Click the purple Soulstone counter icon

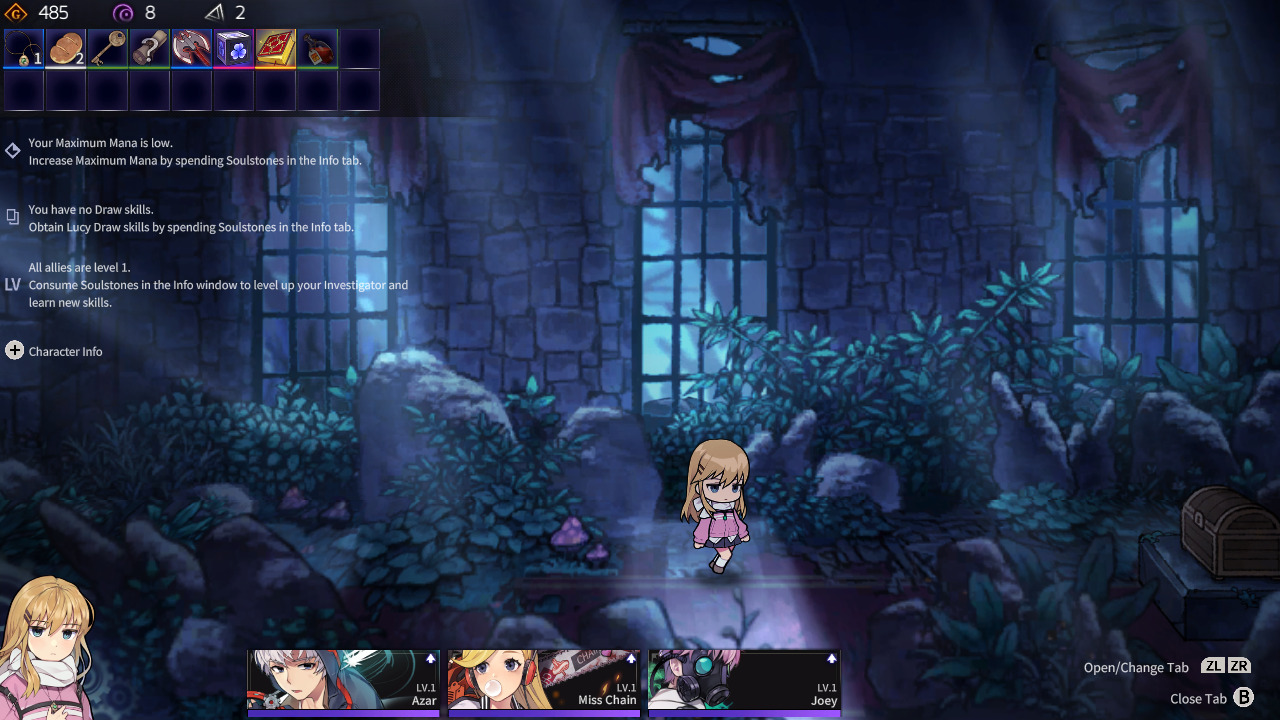tap(122, 13)
